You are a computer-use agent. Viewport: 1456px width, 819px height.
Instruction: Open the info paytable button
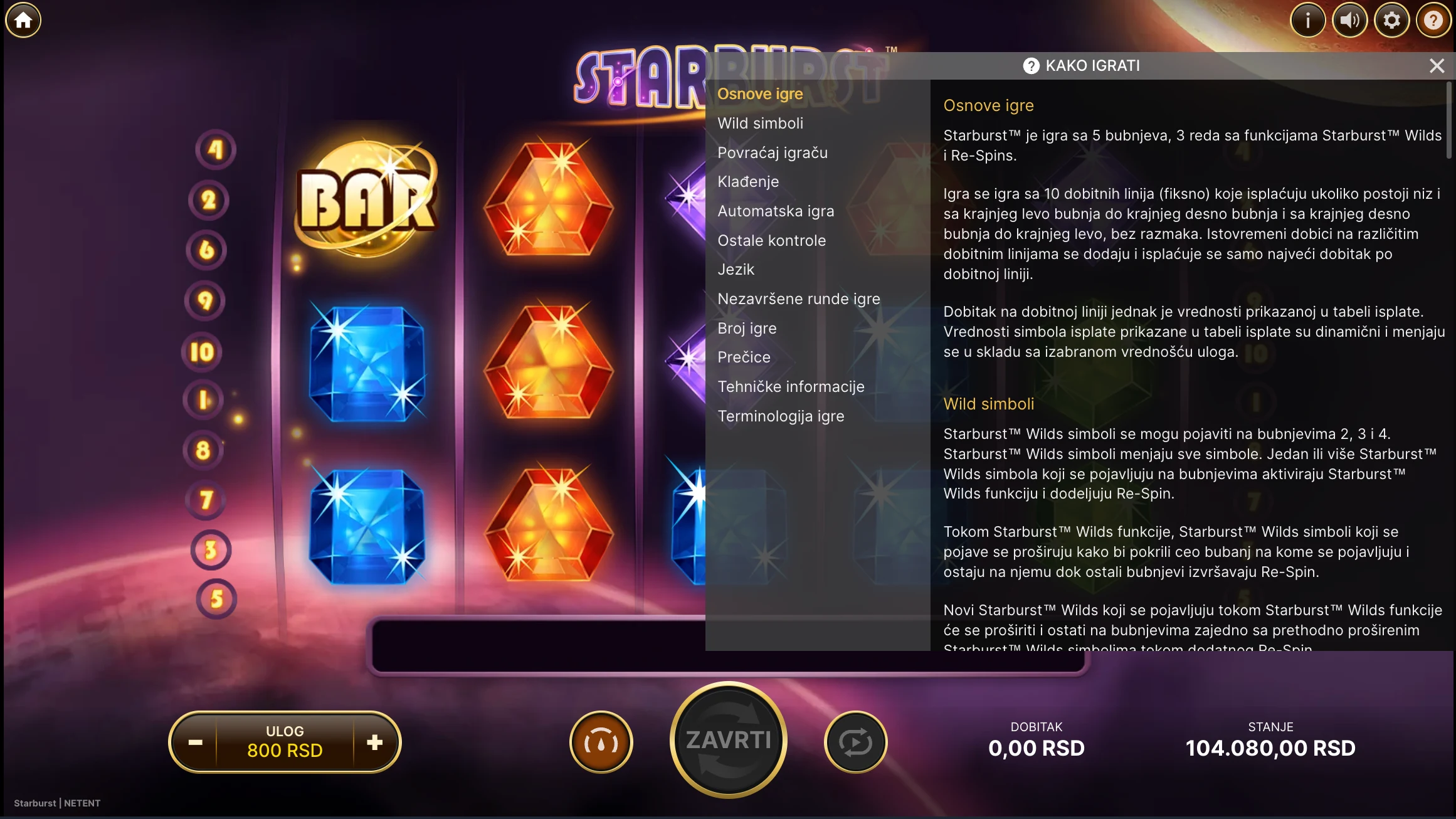1307,21
